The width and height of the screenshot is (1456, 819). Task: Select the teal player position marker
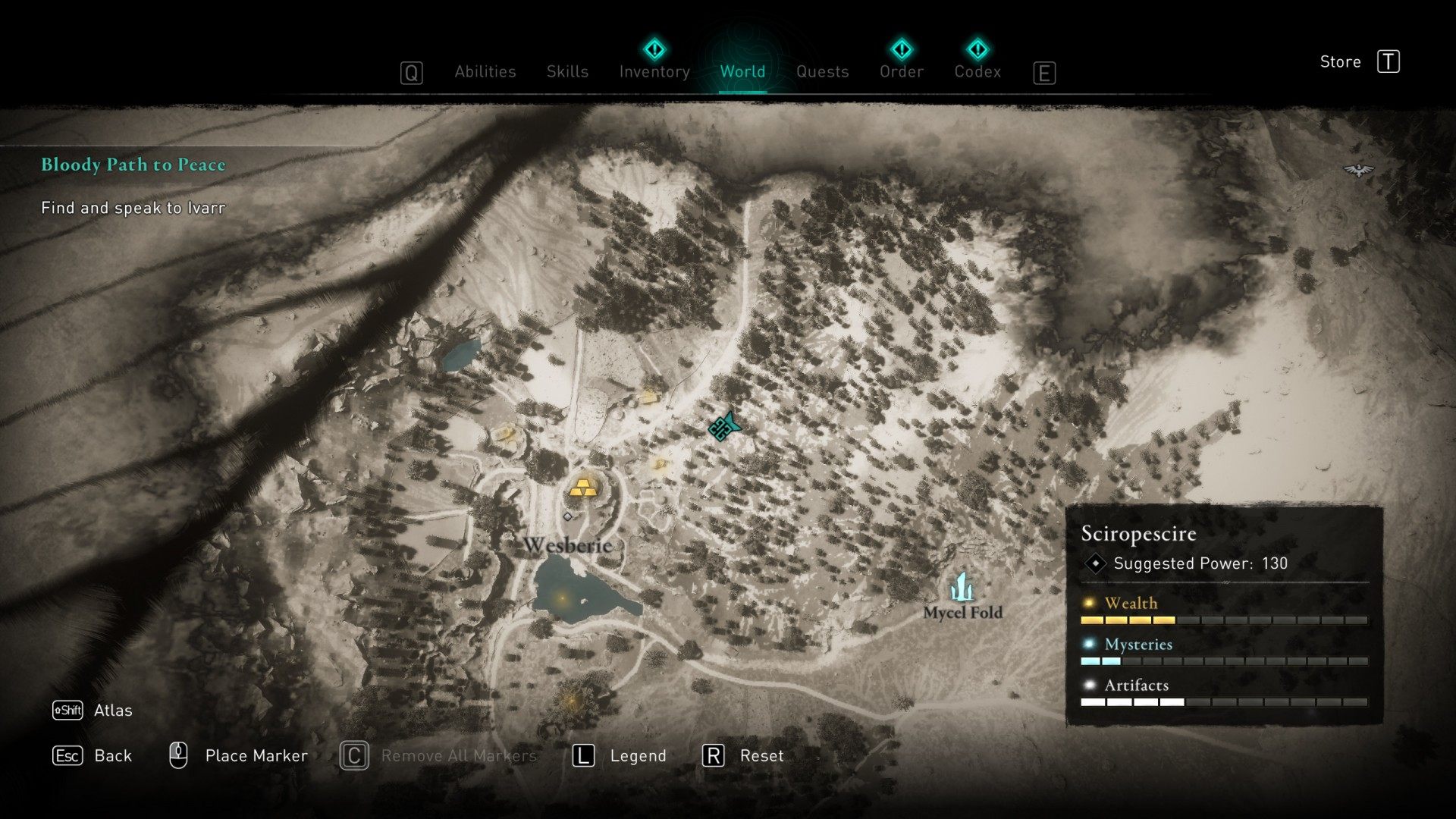pyautogui.click(x=723, y=428)
